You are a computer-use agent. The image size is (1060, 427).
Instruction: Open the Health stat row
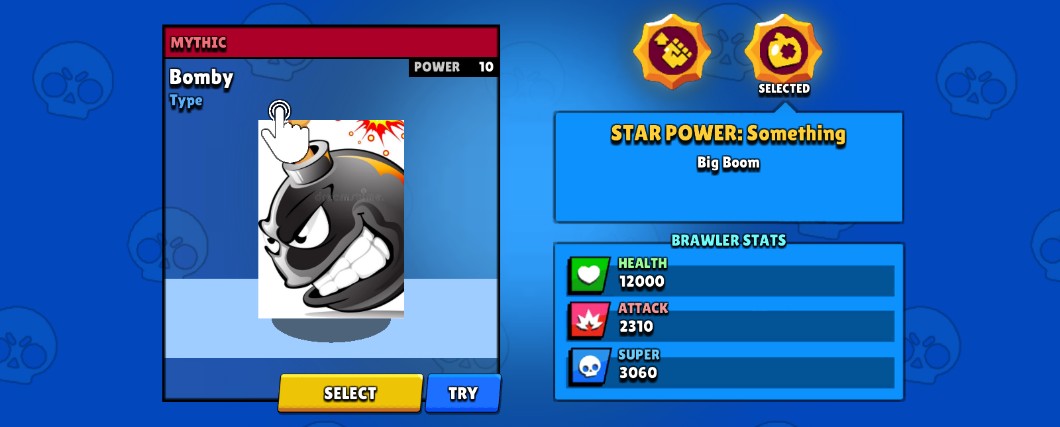click(x=730, y=274)
